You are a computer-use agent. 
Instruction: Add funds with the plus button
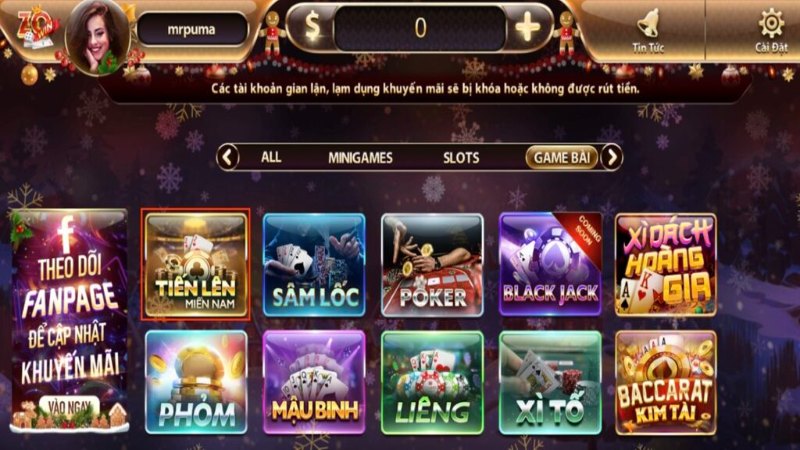(527, 28)
